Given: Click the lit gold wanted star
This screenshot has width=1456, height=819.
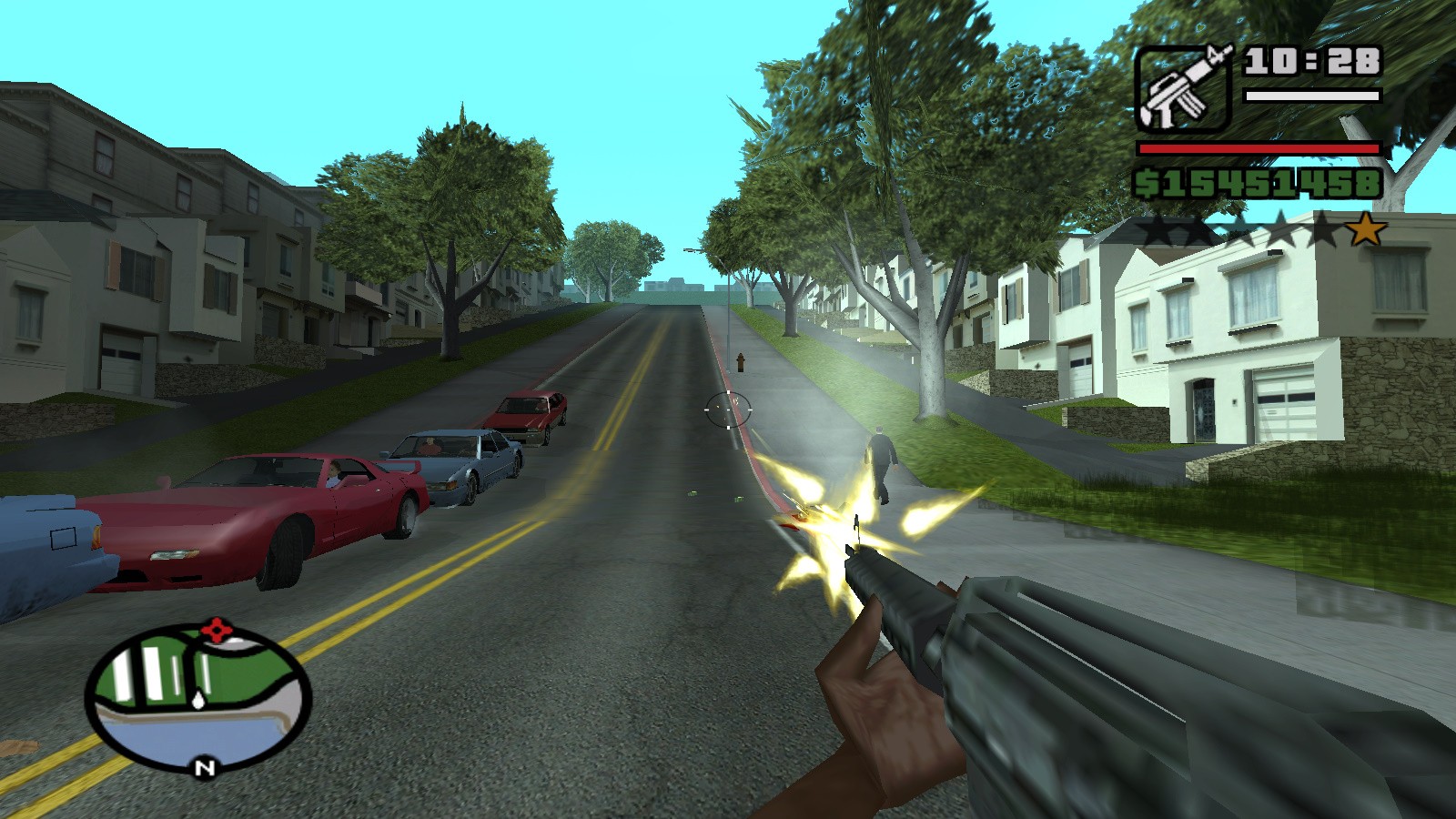Looking at the screenshot, I should [1365, 229].
